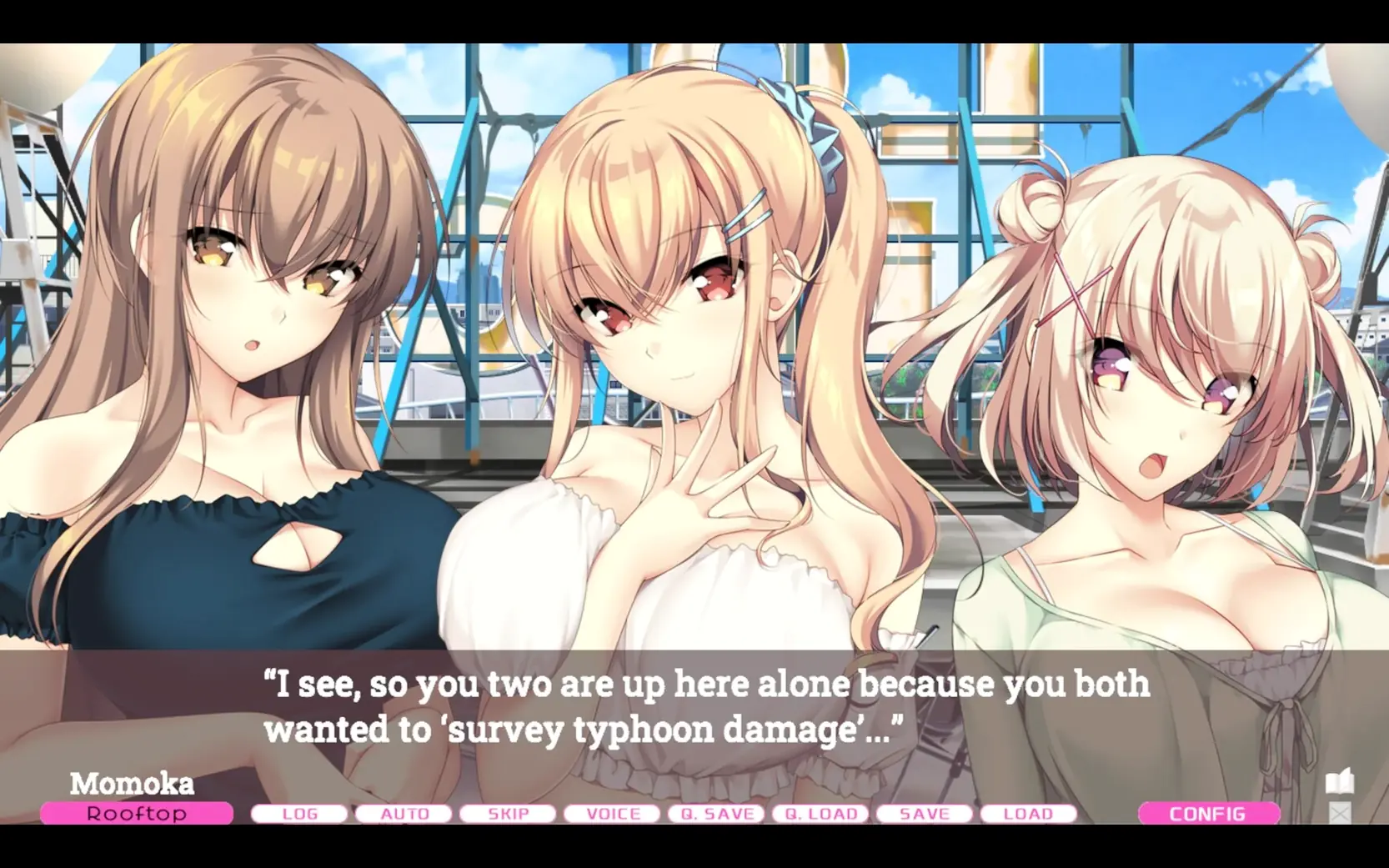Replay the line with VOICE button
Screen dimensions: 1389x868
613,814
